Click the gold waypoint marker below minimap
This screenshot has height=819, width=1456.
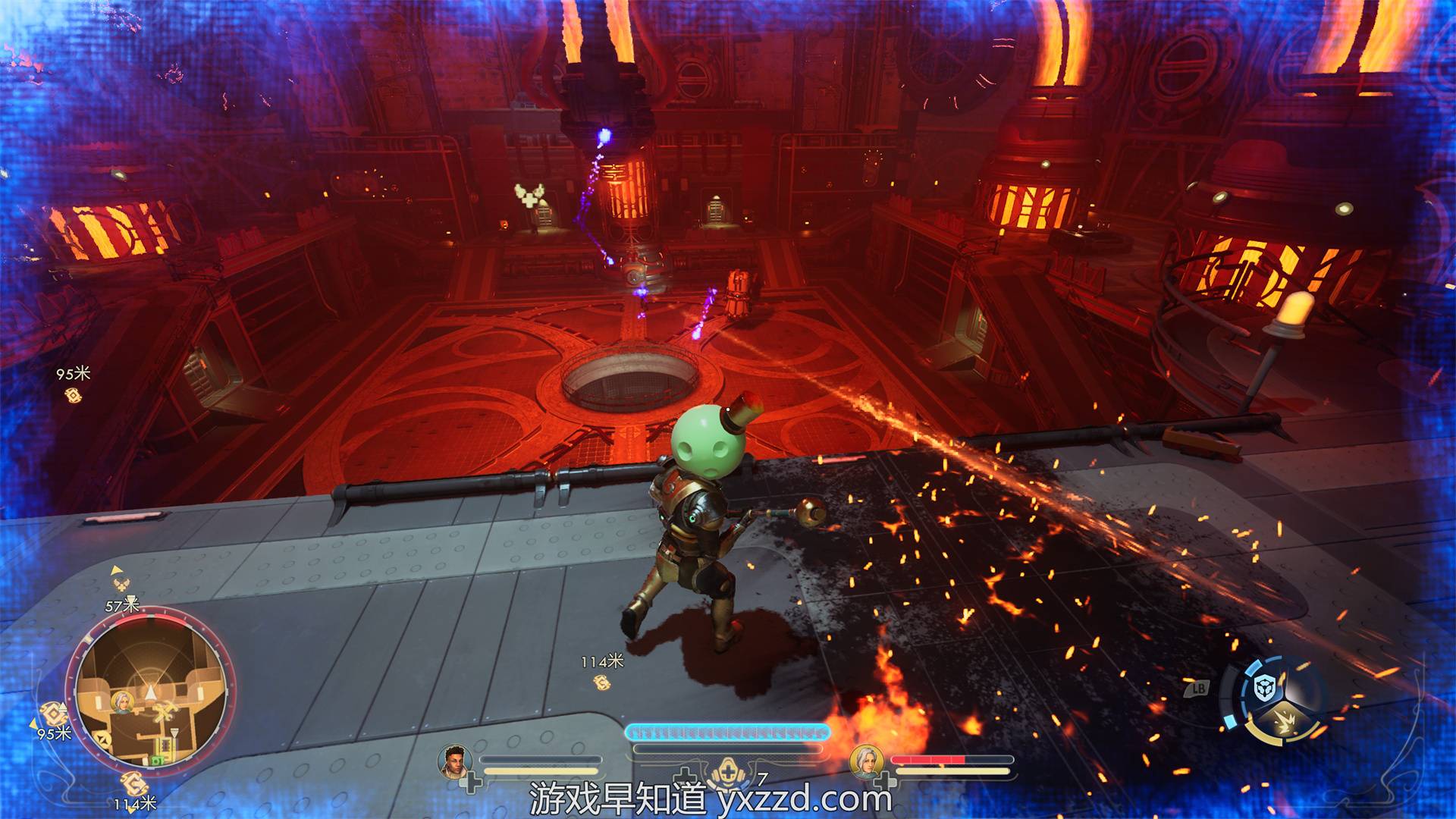click(x=133, y=783)
